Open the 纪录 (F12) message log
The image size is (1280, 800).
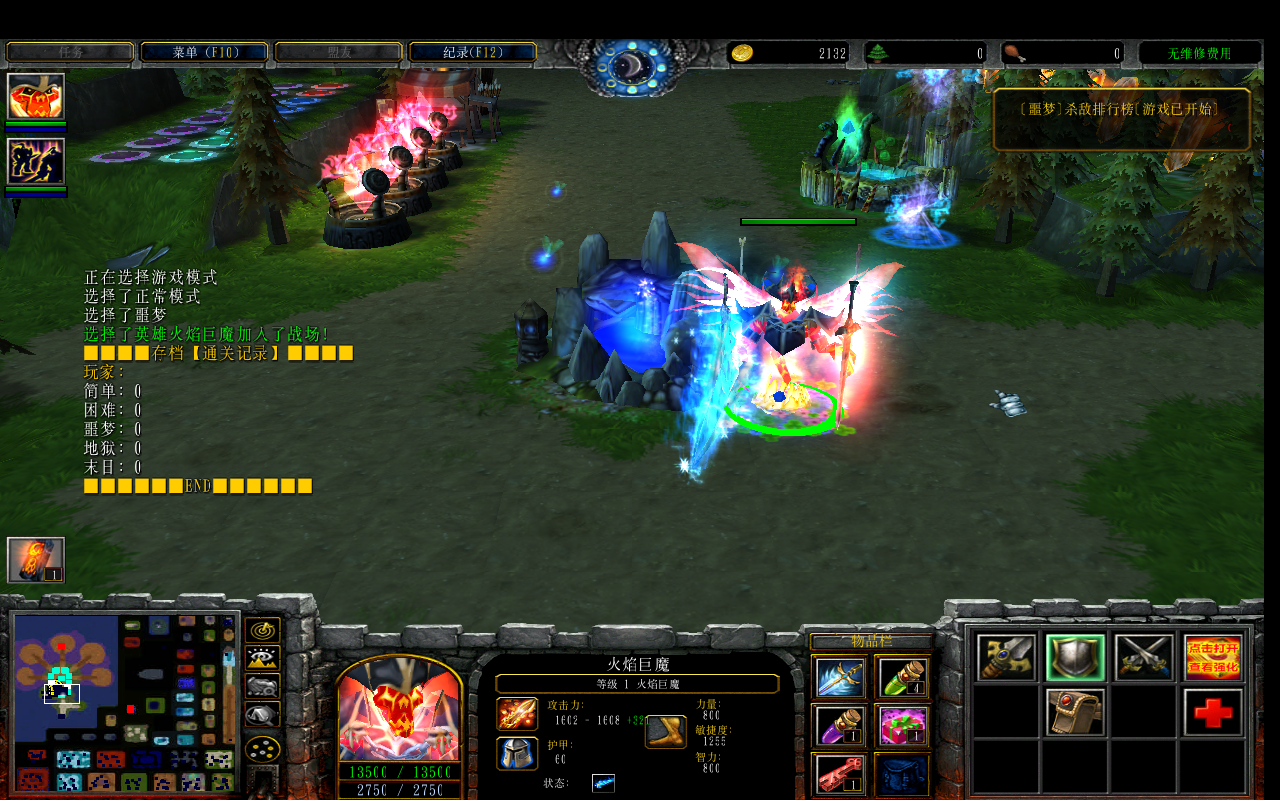tap(472, 52)
